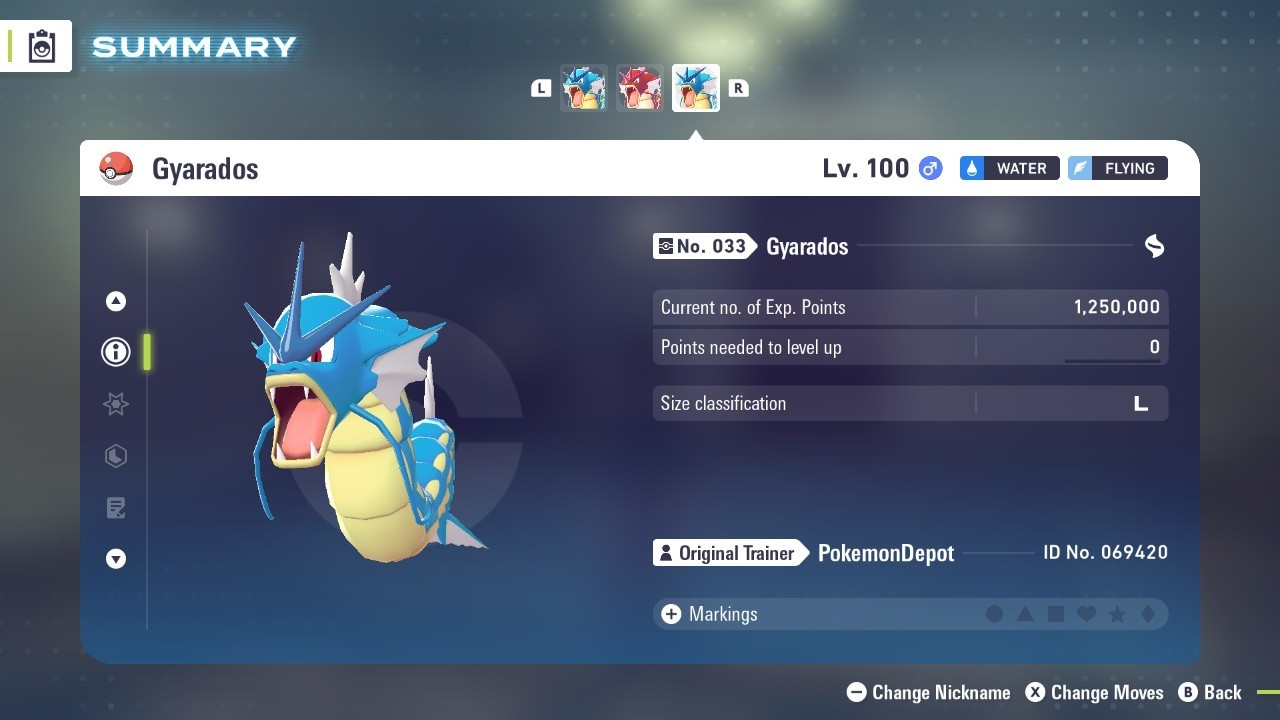The height and width of the screenshot is (720, 1280).
Task: Switch to the hexagon icon summary tab
Action: 116,456
